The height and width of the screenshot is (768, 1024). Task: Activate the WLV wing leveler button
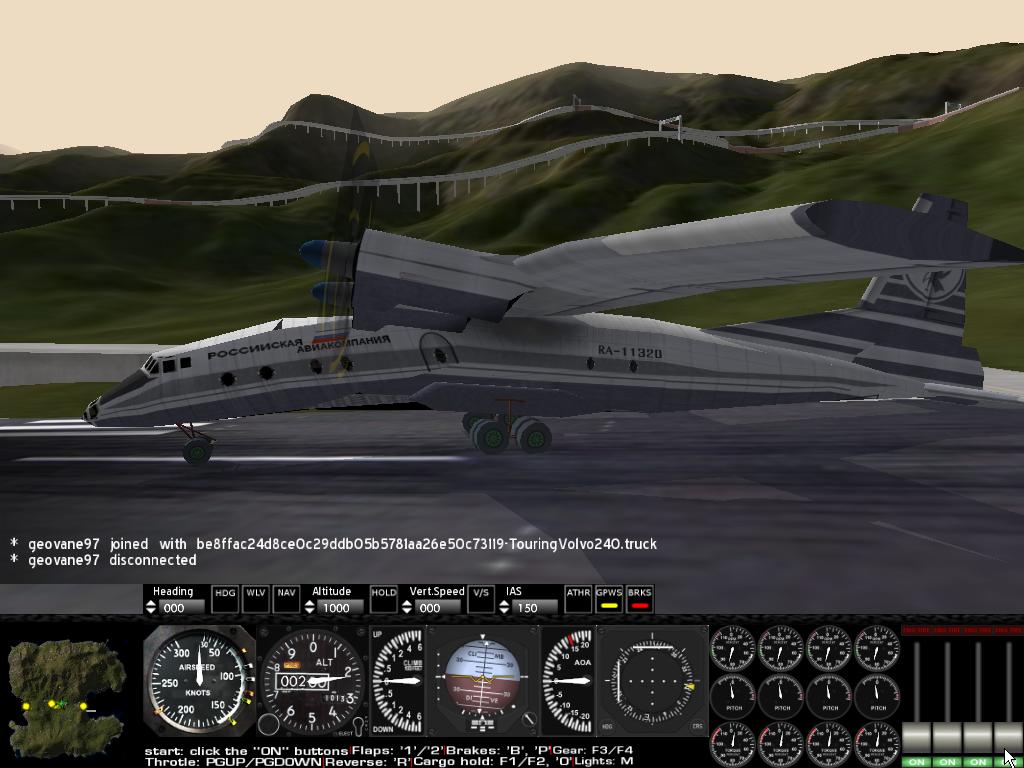click(x=256, y=598)
